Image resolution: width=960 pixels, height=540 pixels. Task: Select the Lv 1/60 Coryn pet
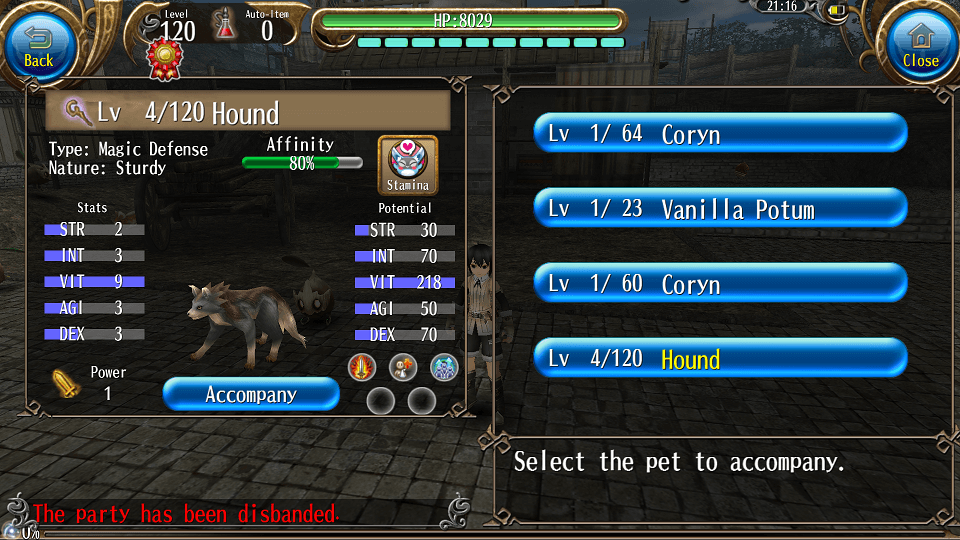tap(720, 283)
